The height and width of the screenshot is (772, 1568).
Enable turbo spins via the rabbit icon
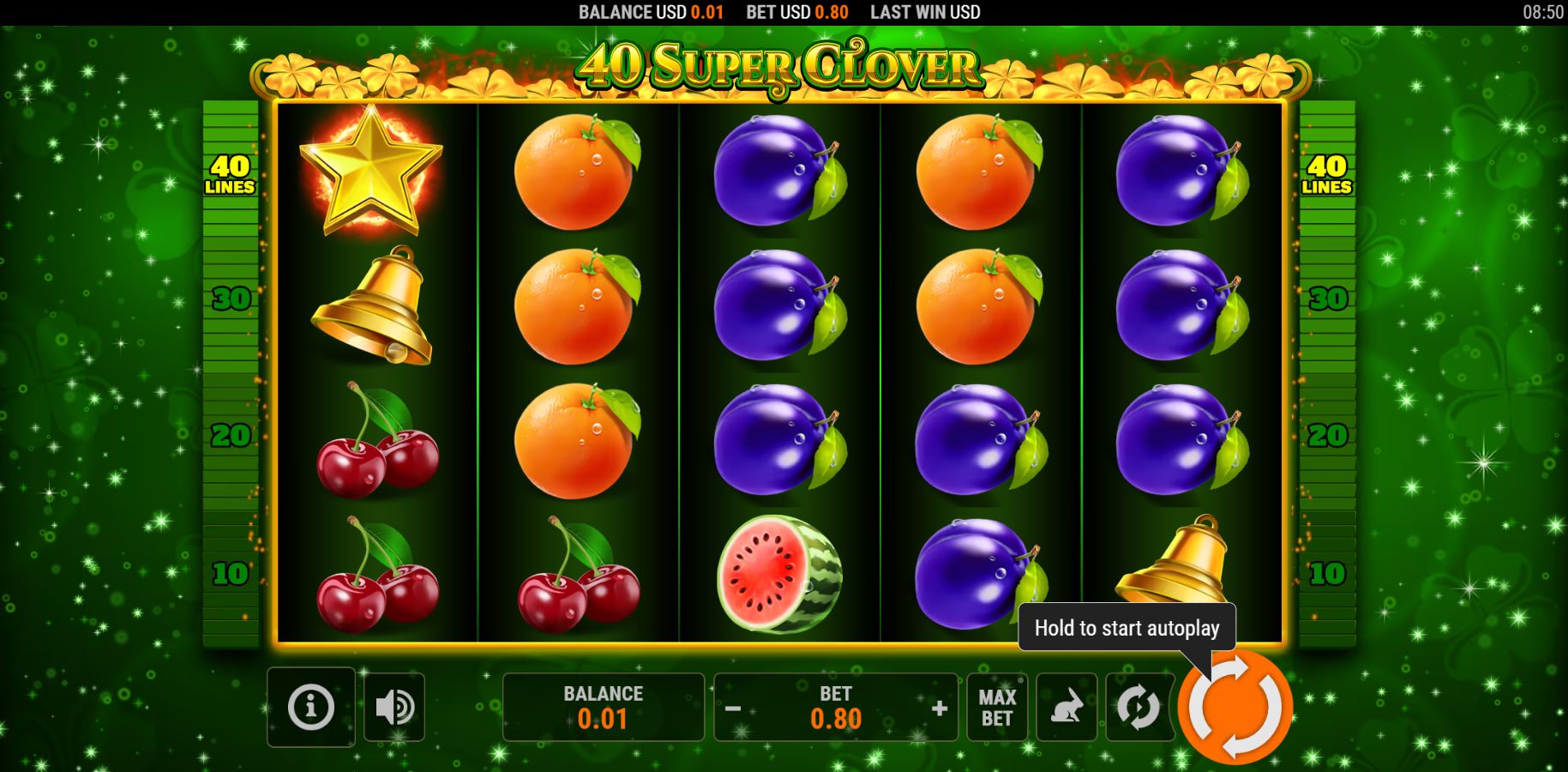point(1066,707)
